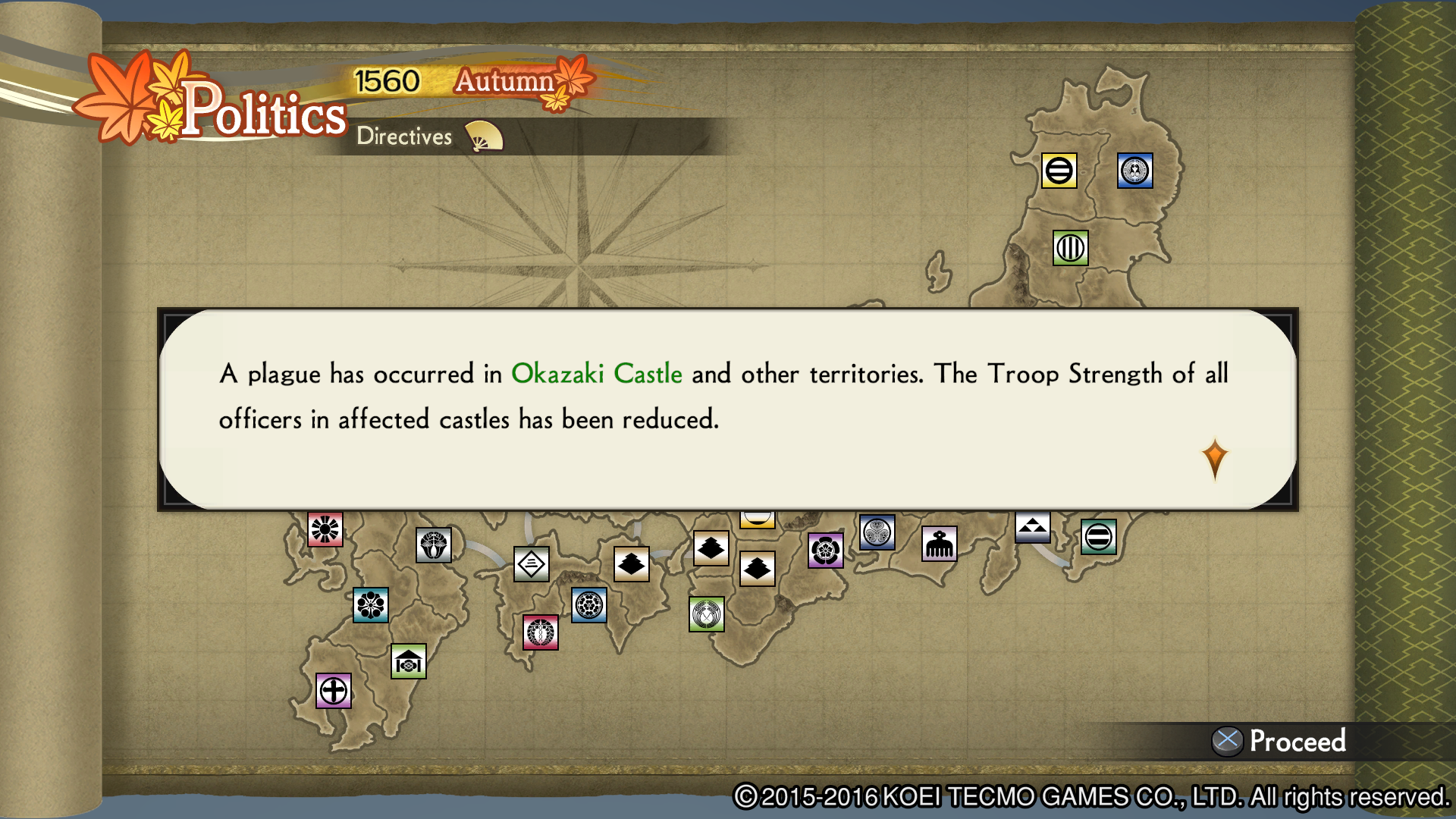The height and width of the screenshot is (819, 1456).
Task: Select the pink clan crest in western Honshu
Action: 541,632
